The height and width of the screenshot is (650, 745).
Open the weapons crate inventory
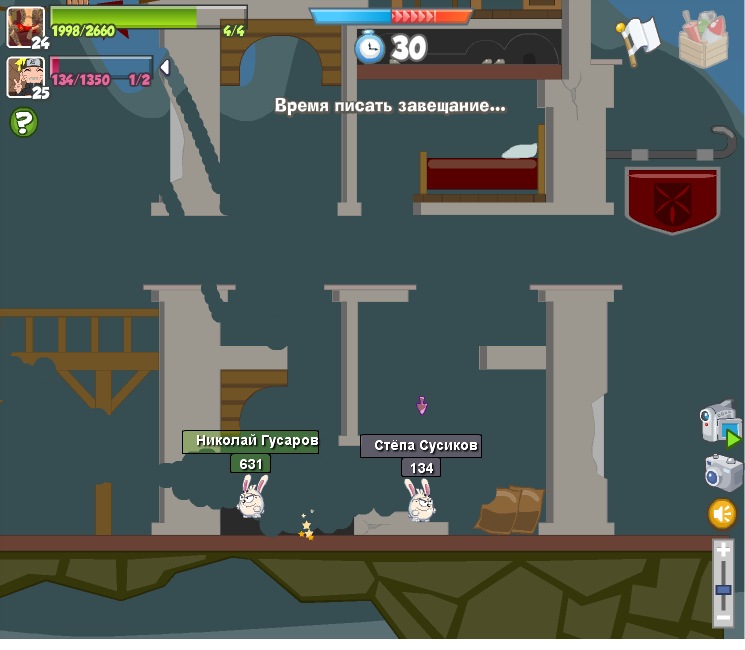click(x=703, y=39)
